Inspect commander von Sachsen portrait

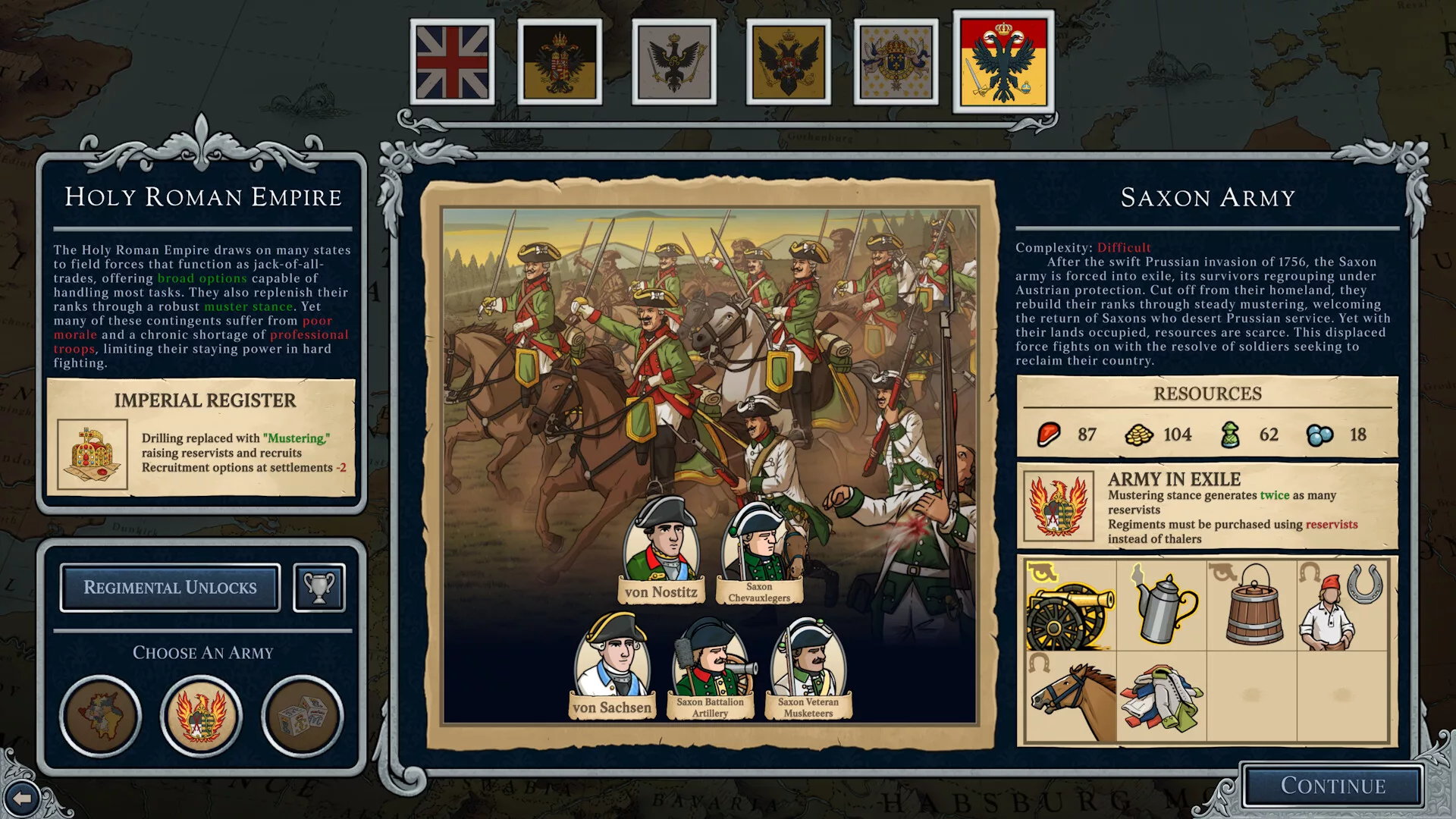pos(612,660)
